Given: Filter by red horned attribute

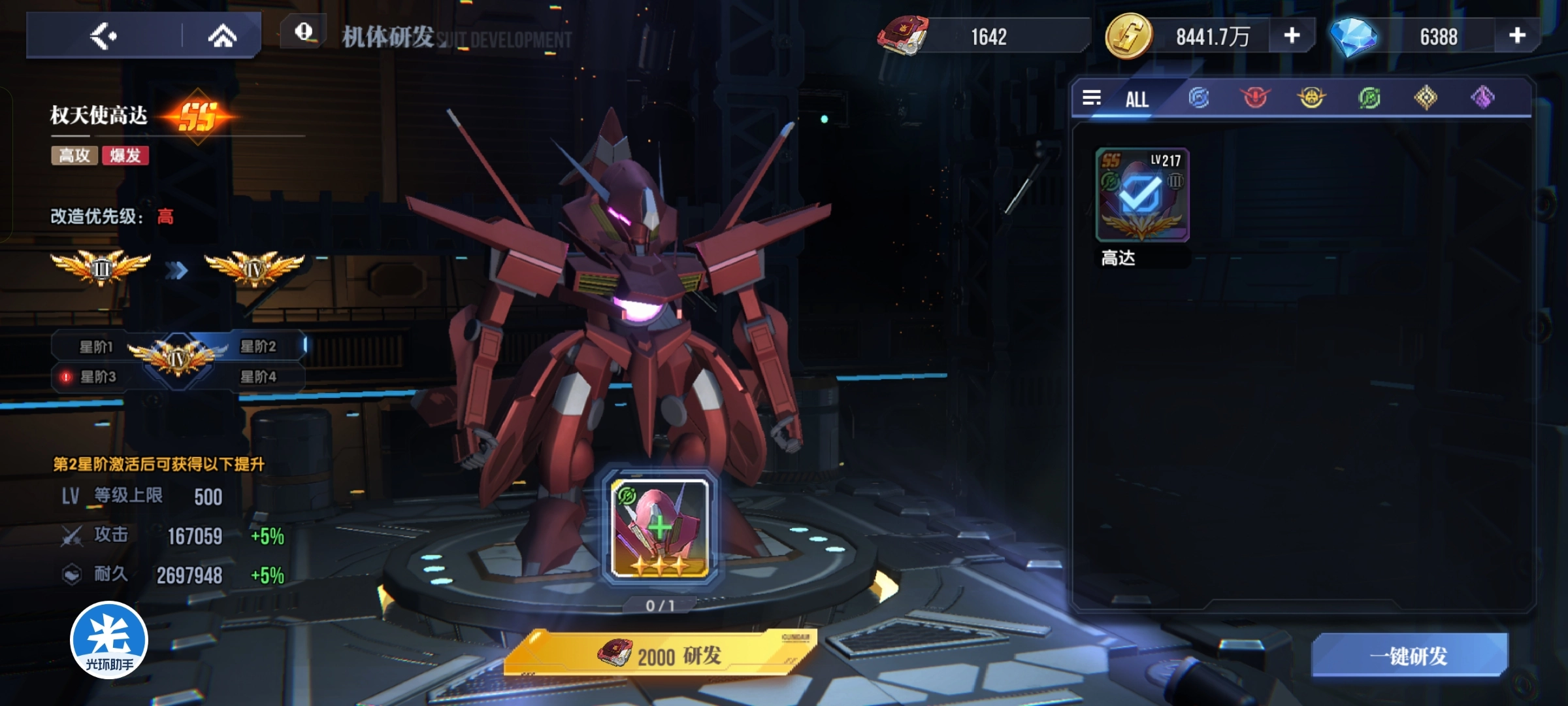Looking at the screenshot, I should pos(1255,98).
